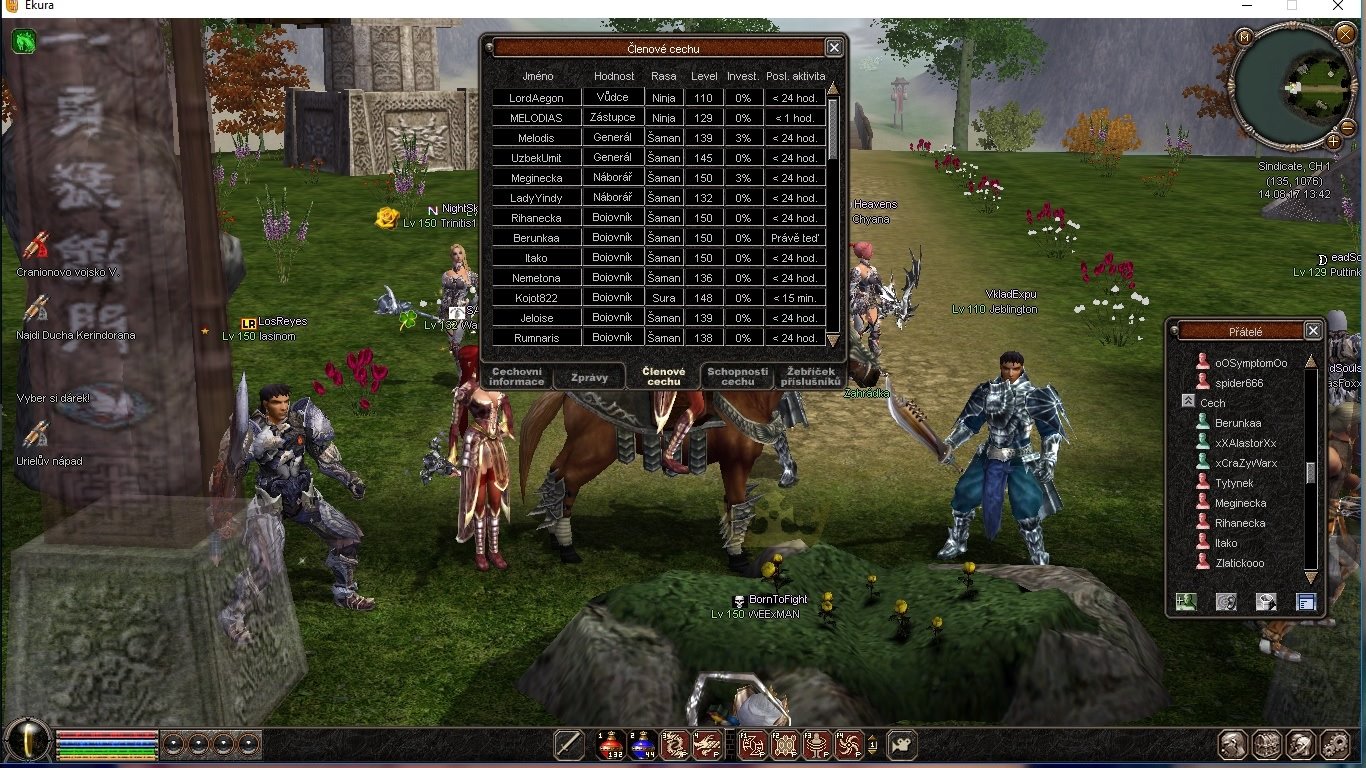Open the settings gear in the bottom bar
1366x768 pixels.
tap(1335, 745)
